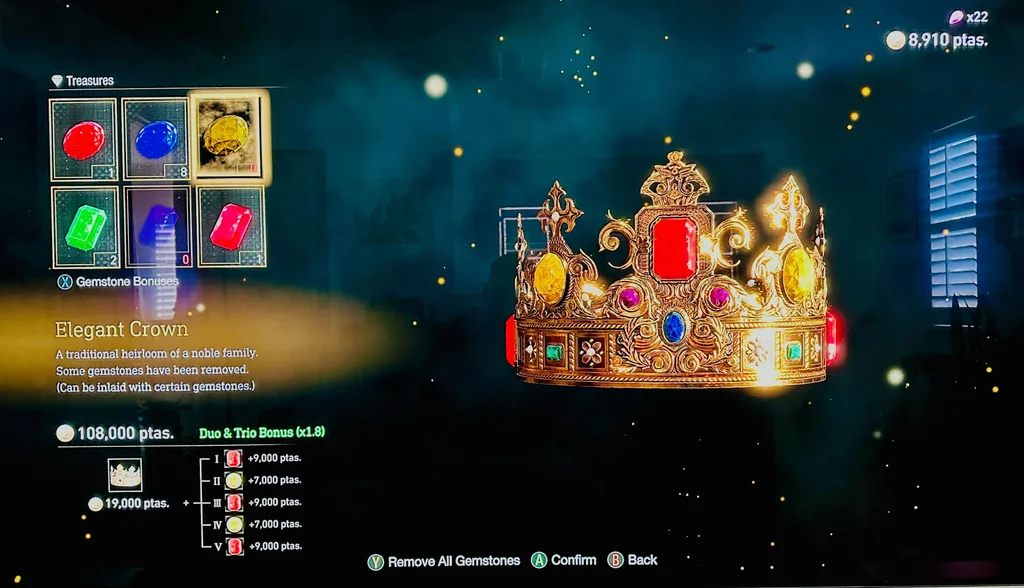Select the round red ruby slot

(x=84, y=139)
